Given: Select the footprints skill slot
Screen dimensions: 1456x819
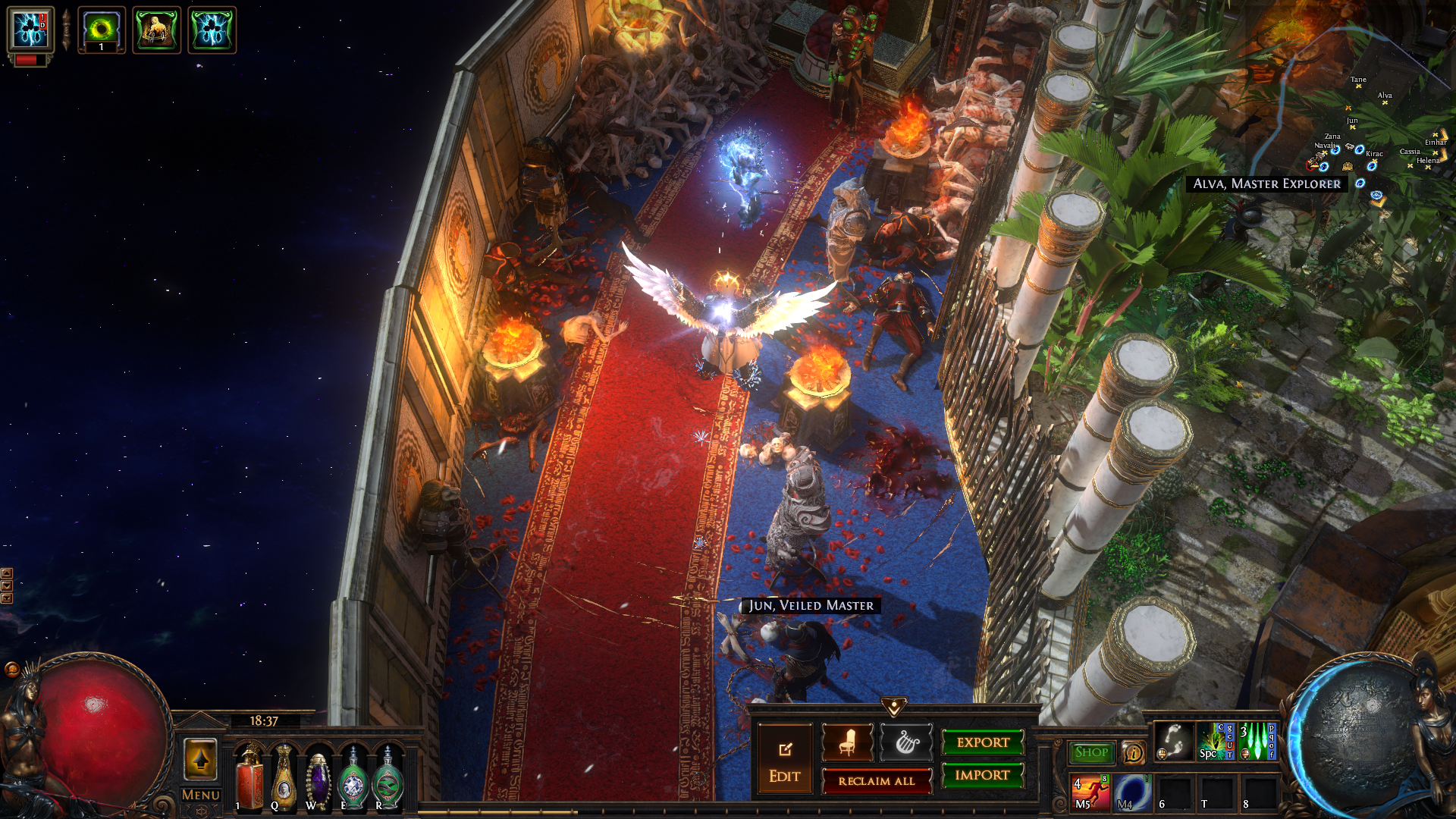Looking at the screenshot, I should point(1172,741).
